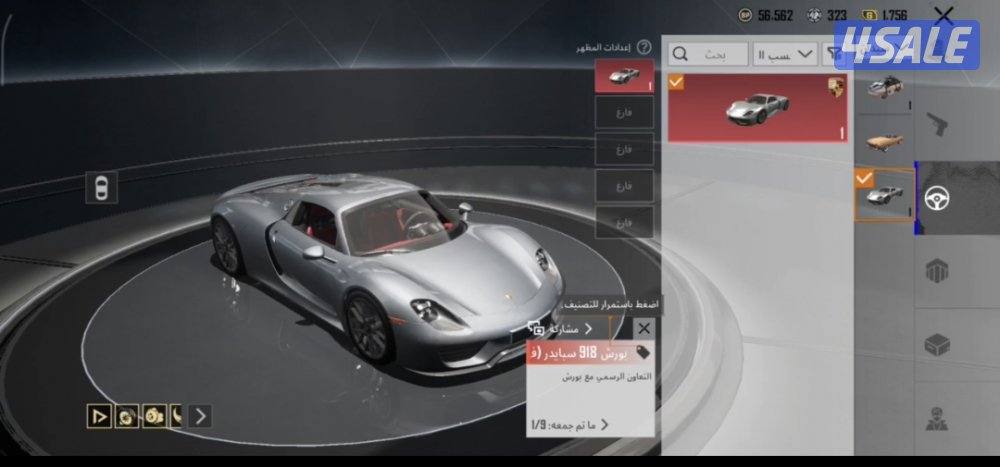Screen dimensions: 1000x467
Task: Close the inventory with the top-right X
Action: click(x=944, y=14)
